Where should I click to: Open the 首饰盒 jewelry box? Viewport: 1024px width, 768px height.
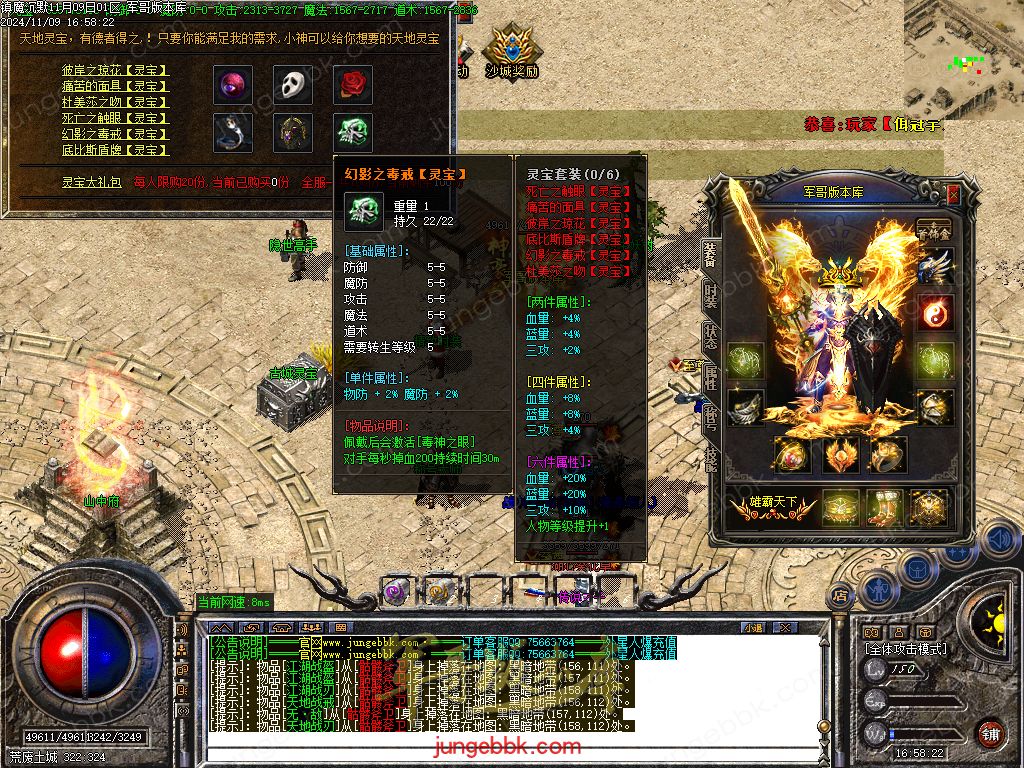click(934, 230)
